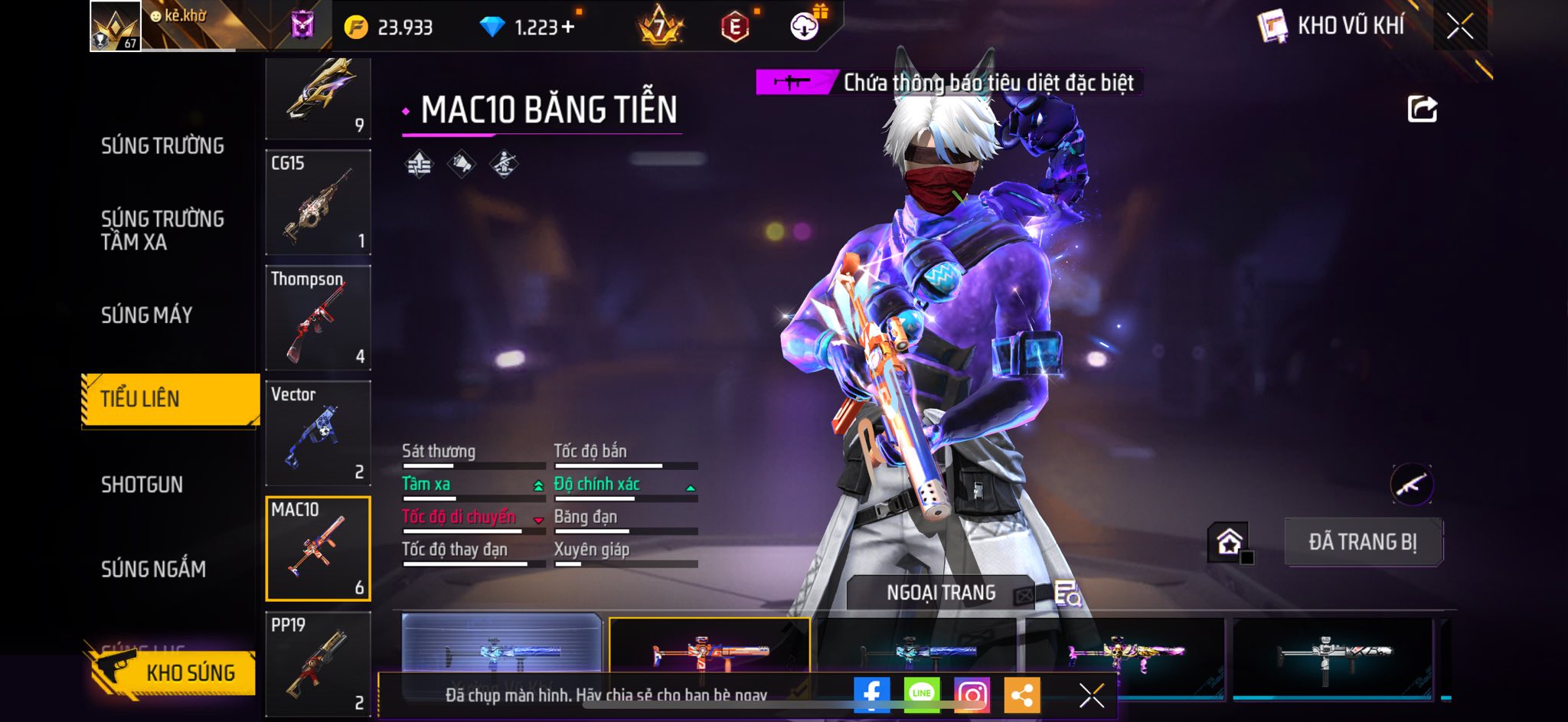The width and height of the screenshot is (1568, 722).
Task: Dismiss the screenshot share banner
Action: pos(1091,695)
